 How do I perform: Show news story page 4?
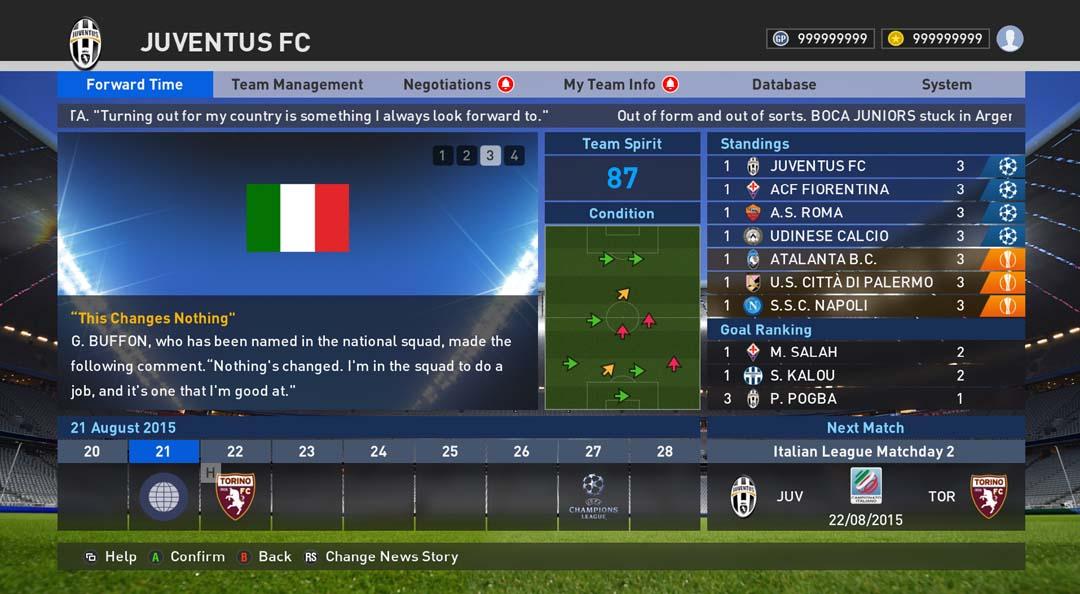[x=514, y=155]
